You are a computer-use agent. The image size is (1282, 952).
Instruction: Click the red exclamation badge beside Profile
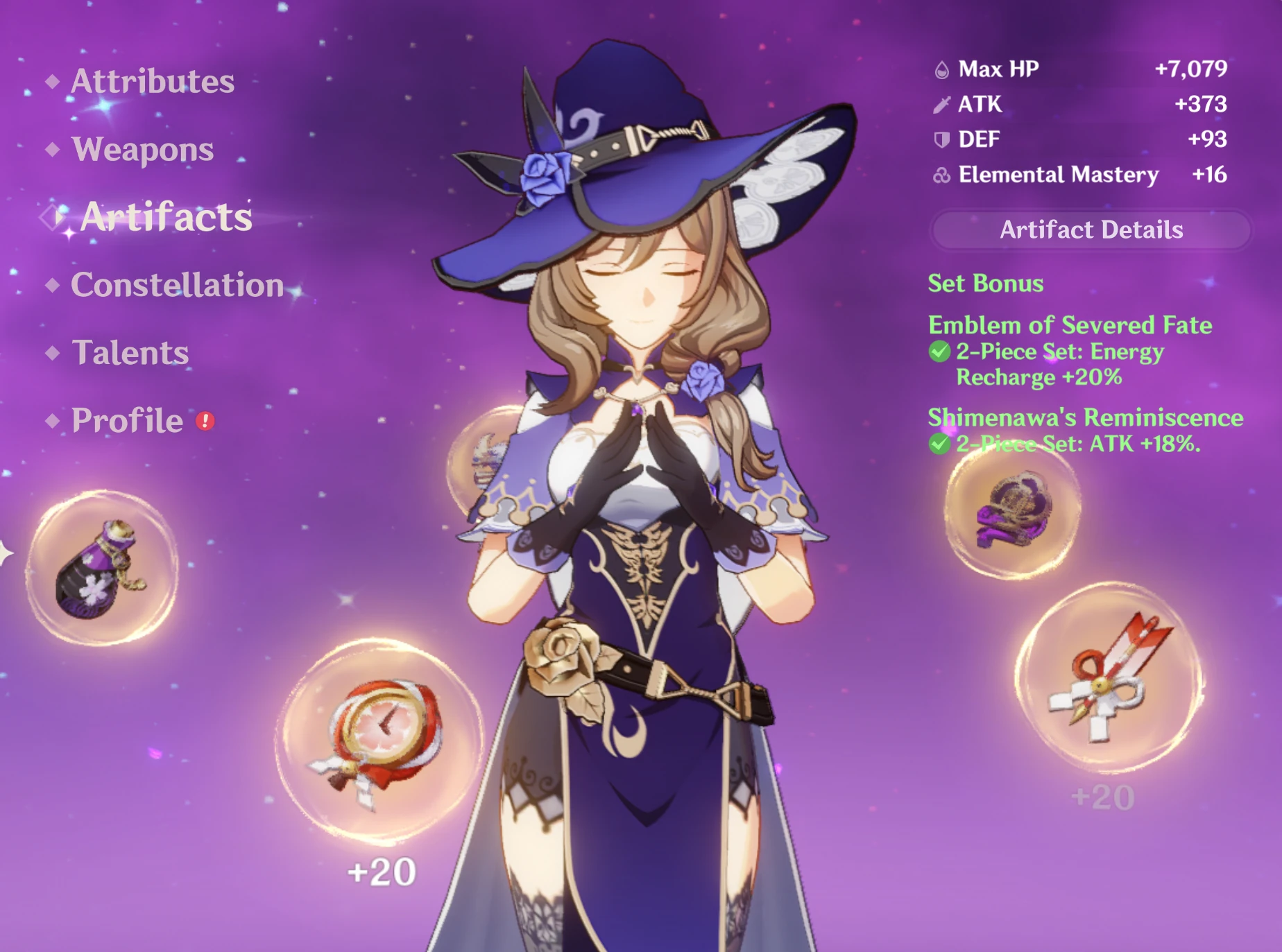[206, 422]
